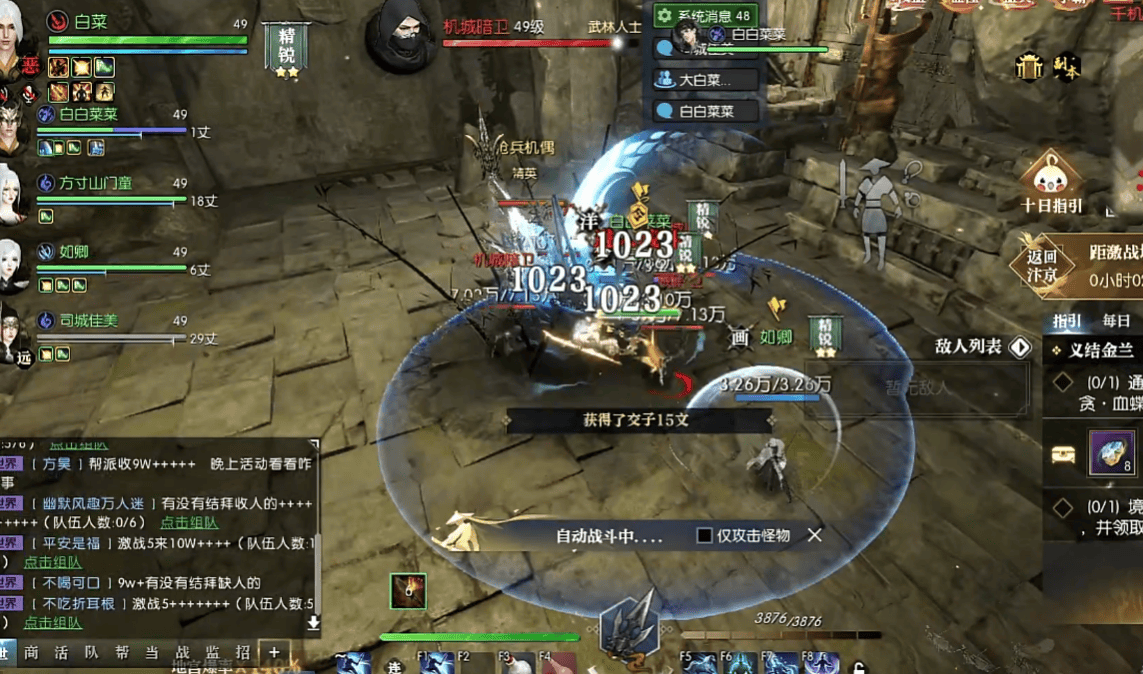Switch chat to the 帮 guild channel
This screenshot has width=1143, height=674.
point(121,652)
